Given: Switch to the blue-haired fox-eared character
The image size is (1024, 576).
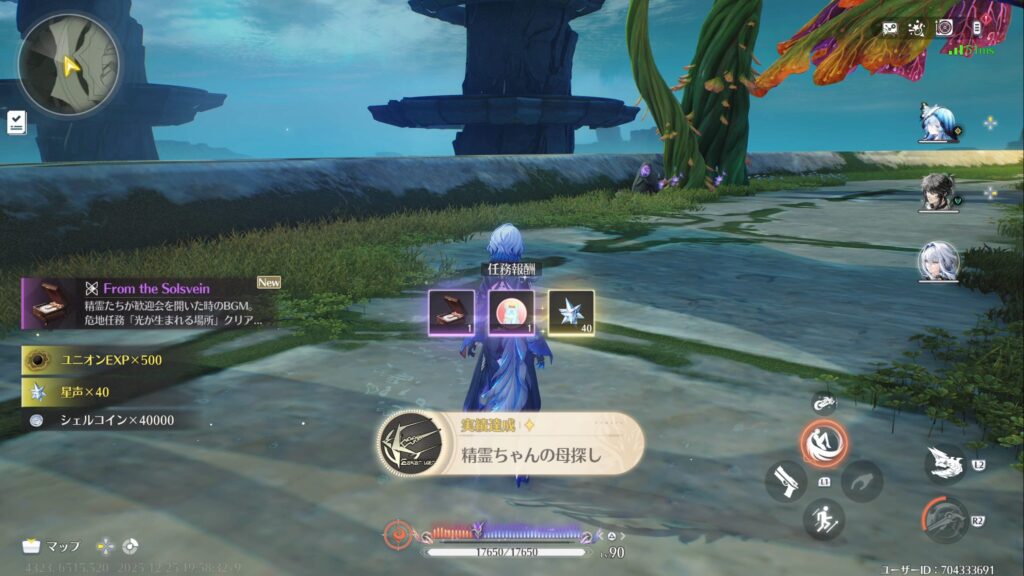Looking at the screenshot, I should [x=940, y=123].
